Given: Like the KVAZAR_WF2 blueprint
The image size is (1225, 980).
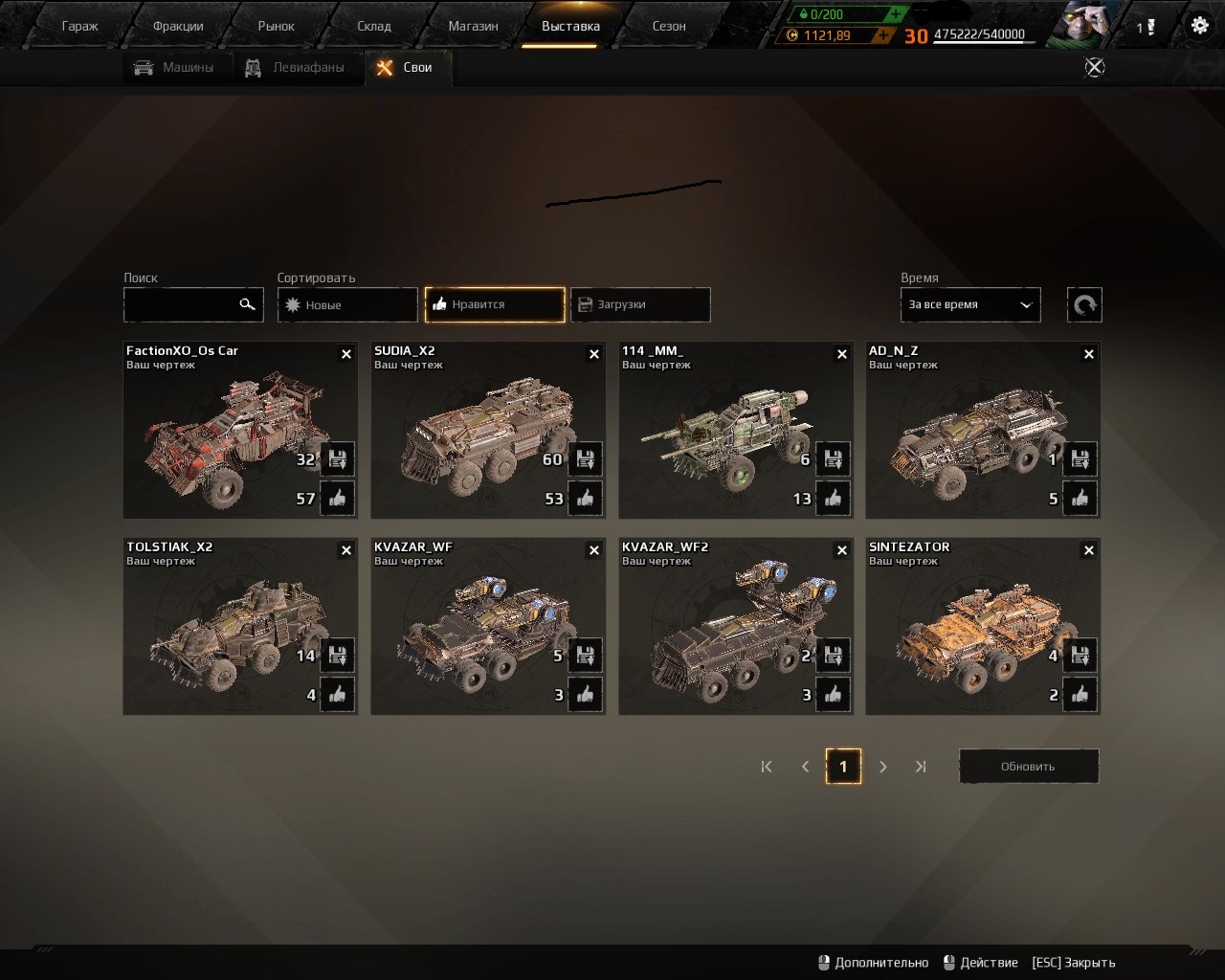Looking at the screenshot, I should click(834, 695).
